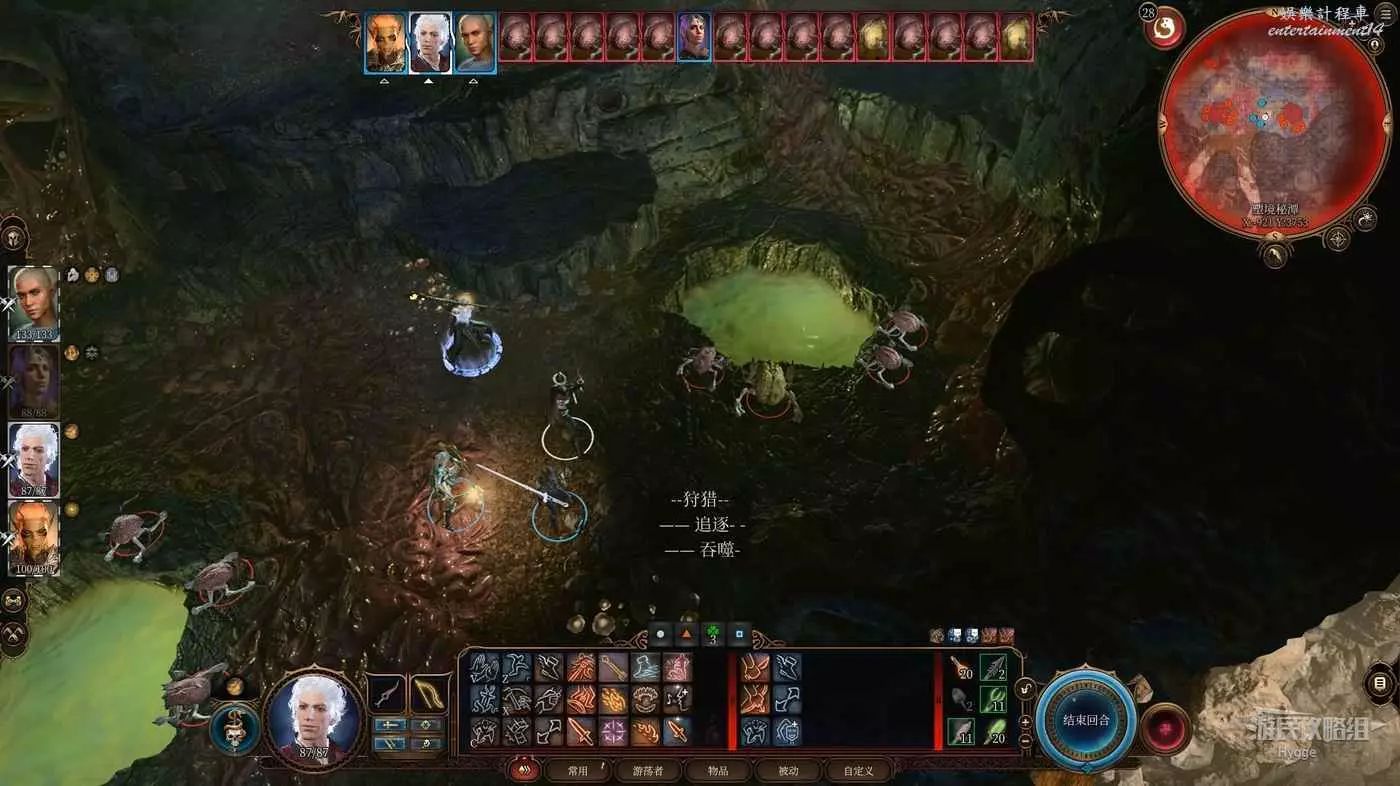This screenshot has width=1400, height=786.
Task: Open the hamburger game menu
Action: point(1385,16)
